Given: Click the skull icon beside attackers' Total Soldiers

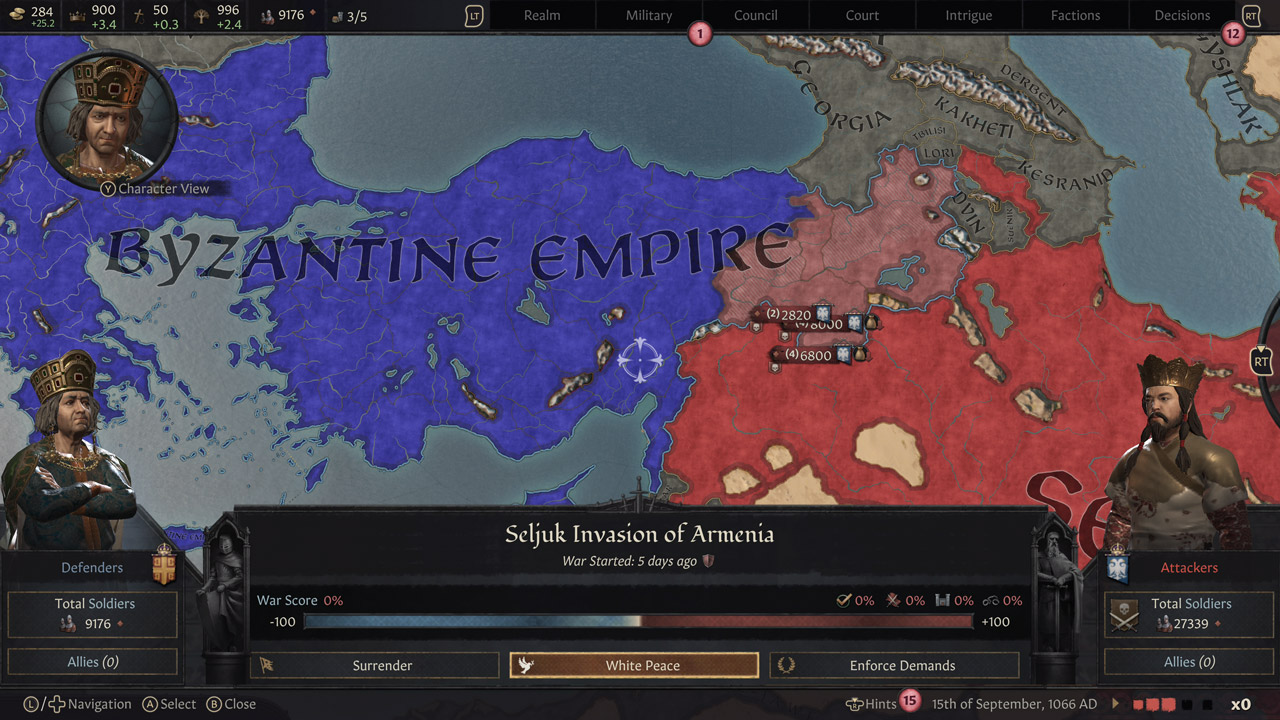Looking at the screenshot, I should click(x=1124, y=614).
